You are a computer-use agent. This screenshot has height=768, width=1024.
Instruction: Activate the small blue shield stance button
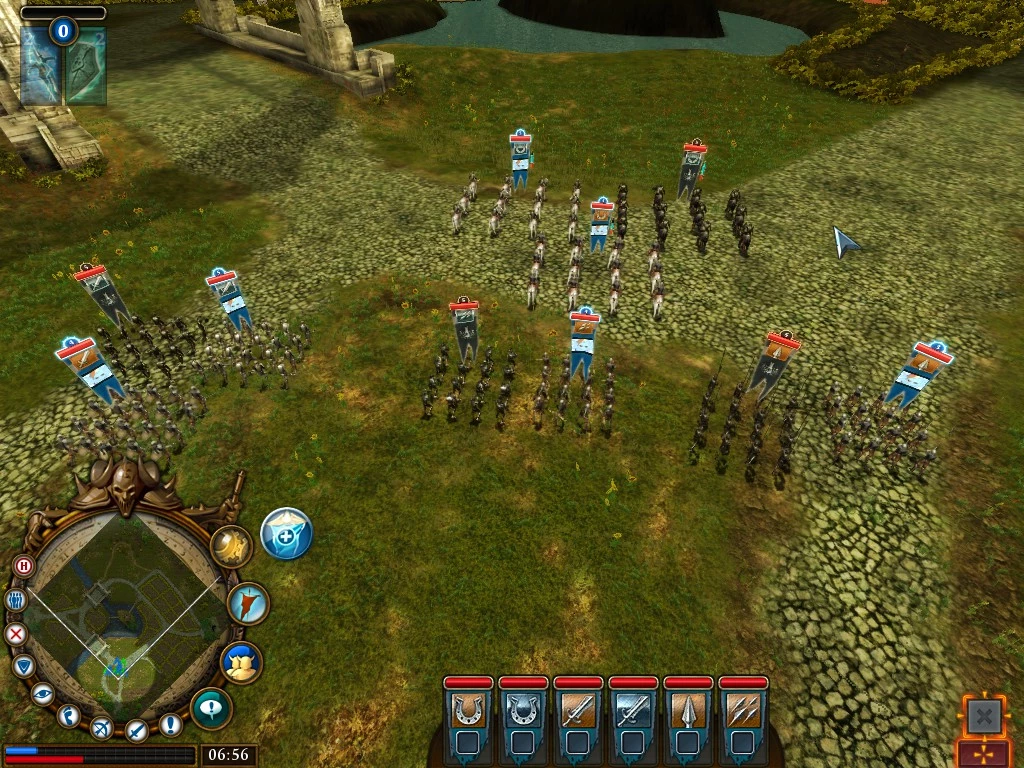pyautogui.click(x=24, y=665)
